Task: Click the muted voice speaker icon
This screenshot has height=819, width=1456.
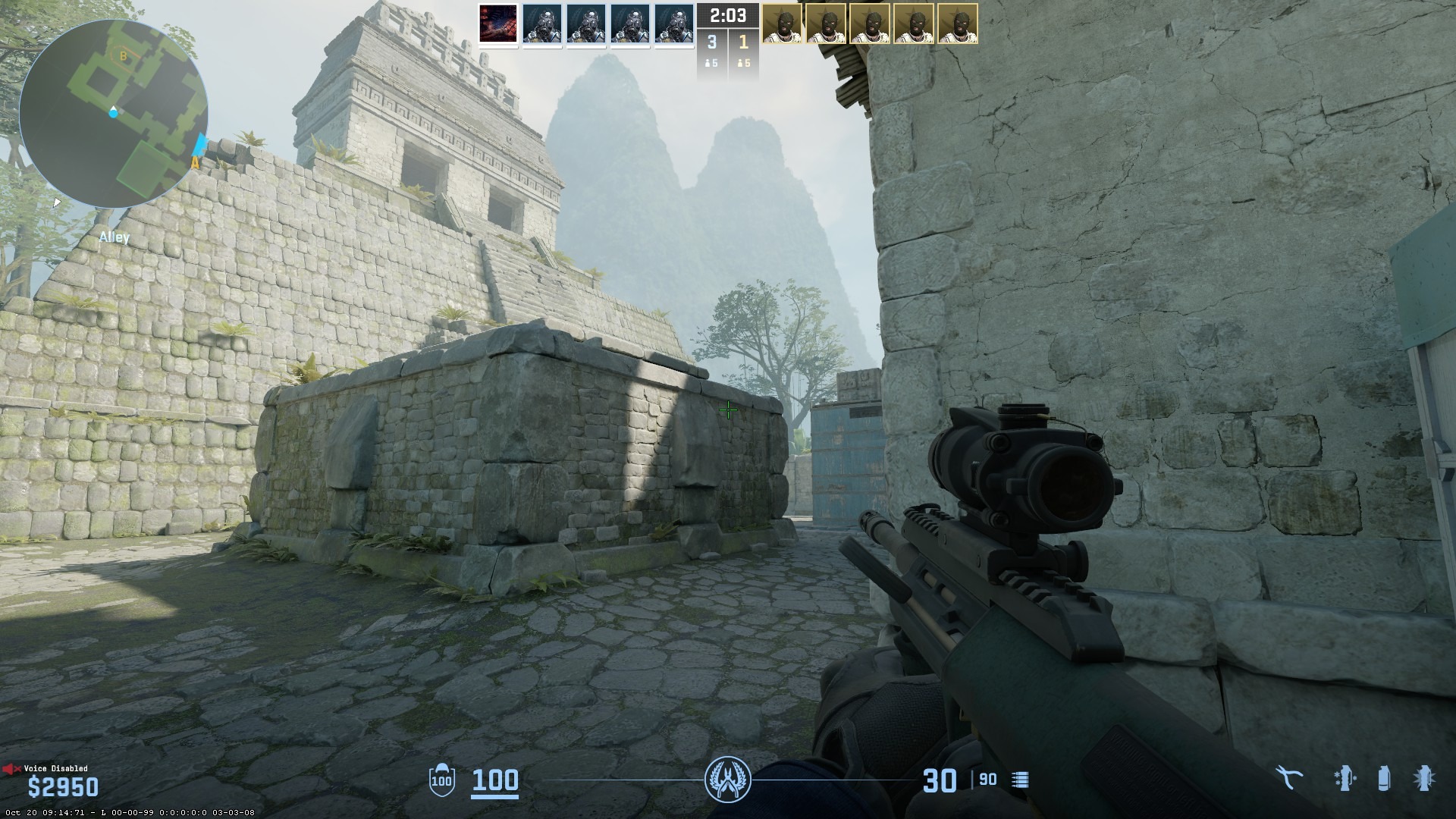Action: [11, 769]
